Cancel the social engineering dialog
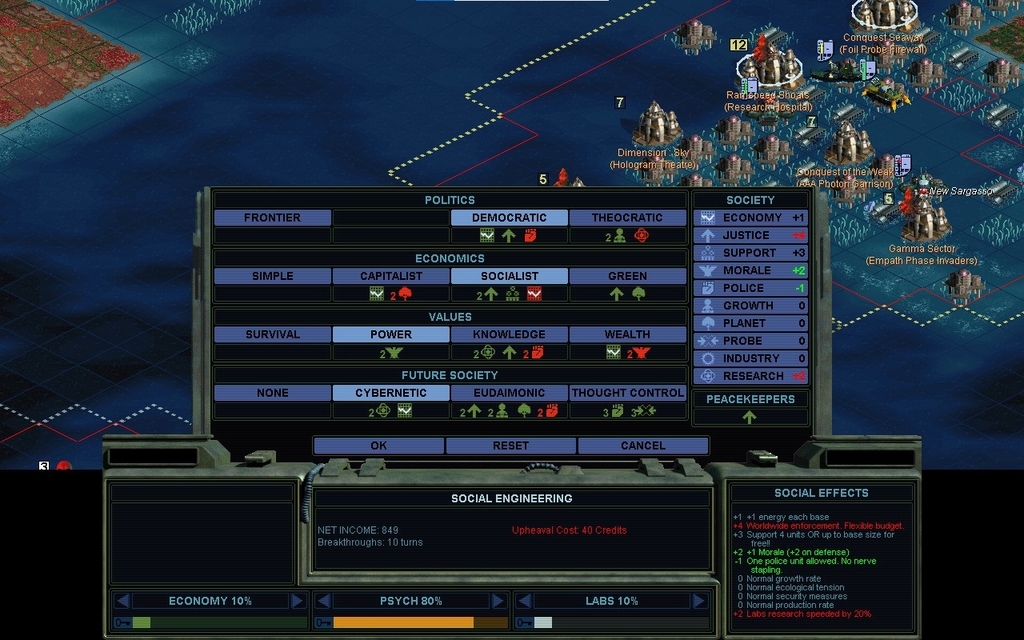The width and height of the screenshot is (1024, 640). [642, 446]
